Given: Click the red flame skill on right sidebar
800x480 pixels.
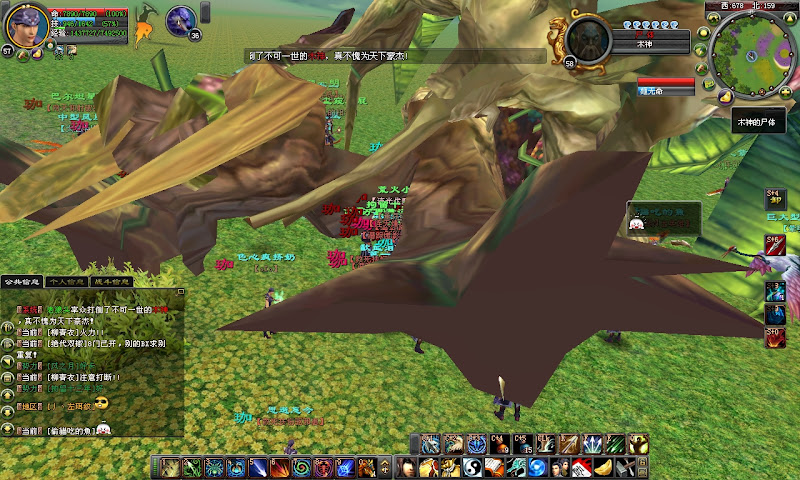Looking at the screenshot, I should point(776,337).
